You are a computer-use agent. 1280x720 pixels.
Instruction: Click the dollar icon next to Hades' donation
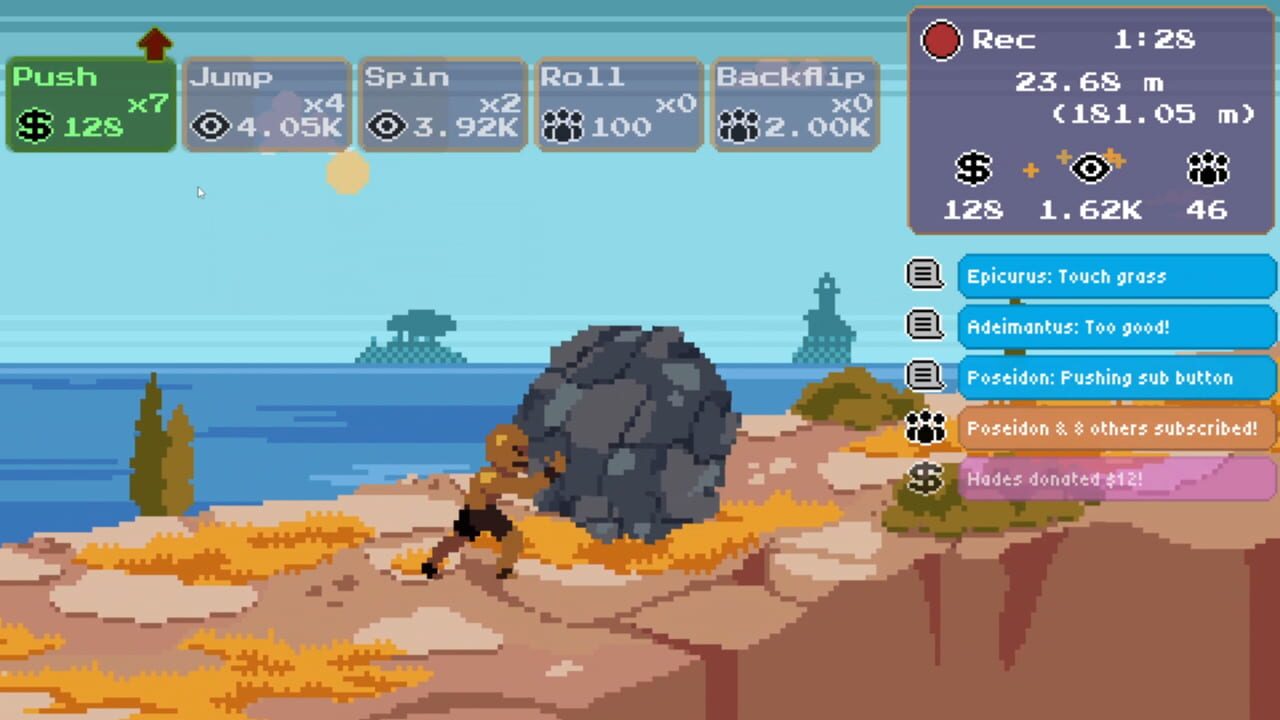pyautogui.click(x=925, y=479)
